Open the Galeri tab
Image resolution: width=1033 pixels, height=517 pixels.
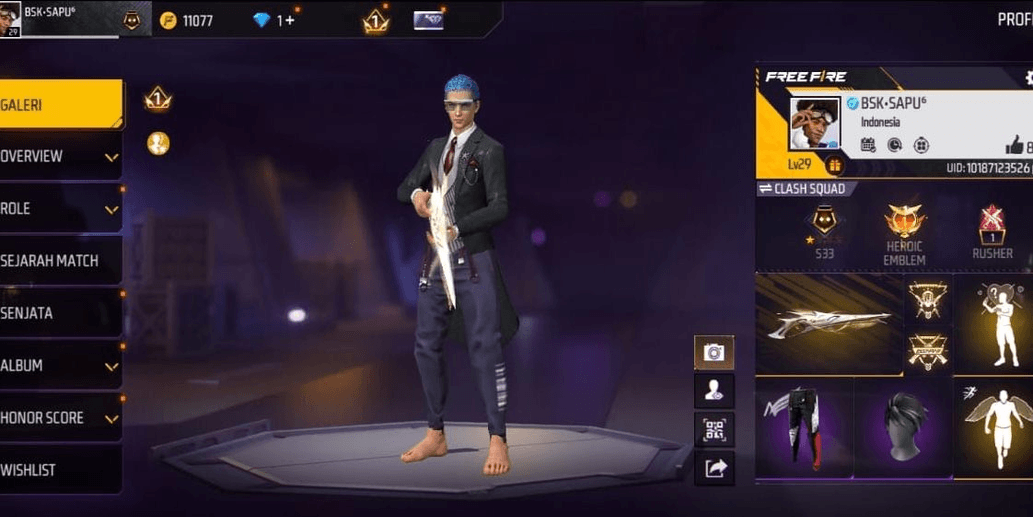[x=58, y=105]
